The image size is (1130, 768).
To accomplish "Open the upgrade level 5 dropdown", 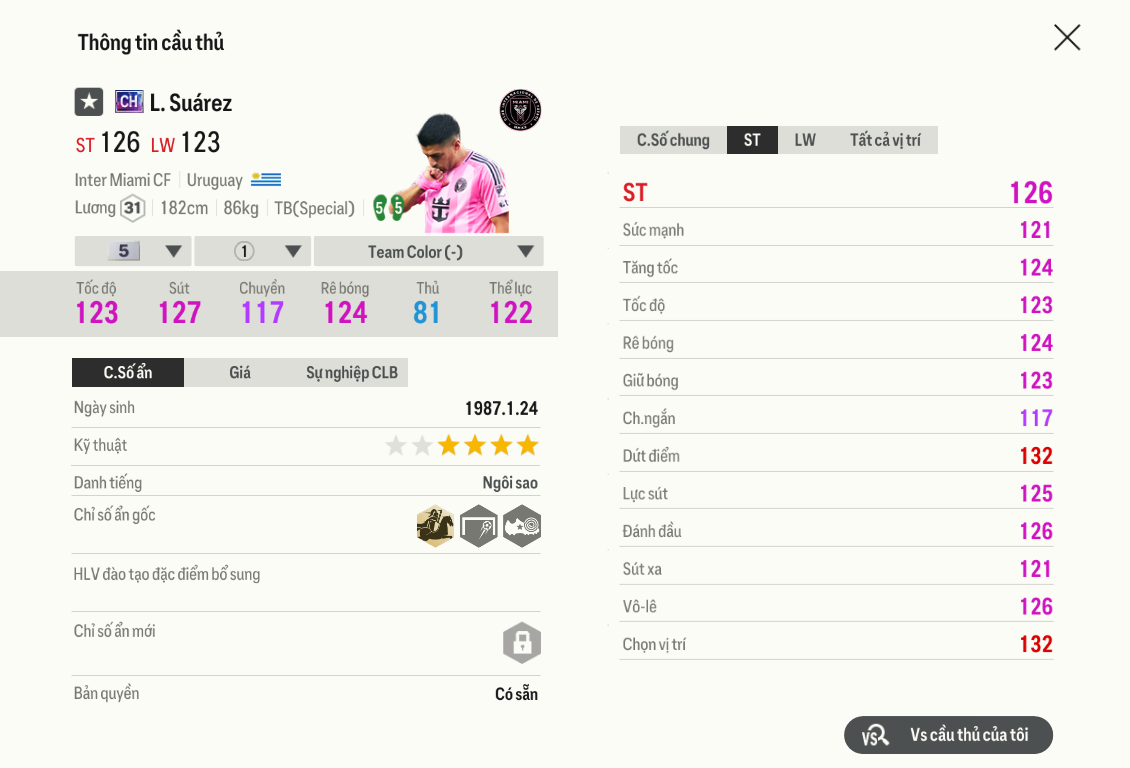I will tap(133, 252).
